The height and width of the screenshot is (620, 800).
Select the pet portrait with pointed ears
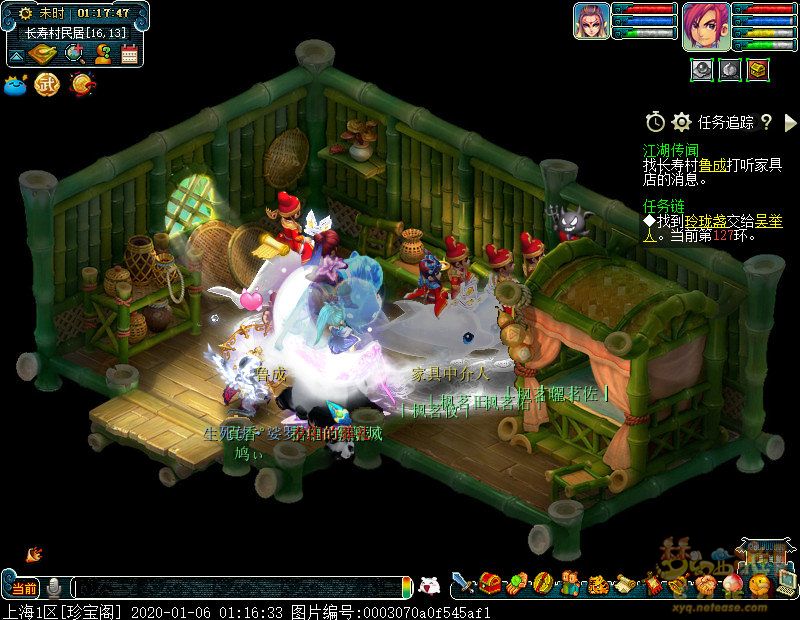click(591, 21)
